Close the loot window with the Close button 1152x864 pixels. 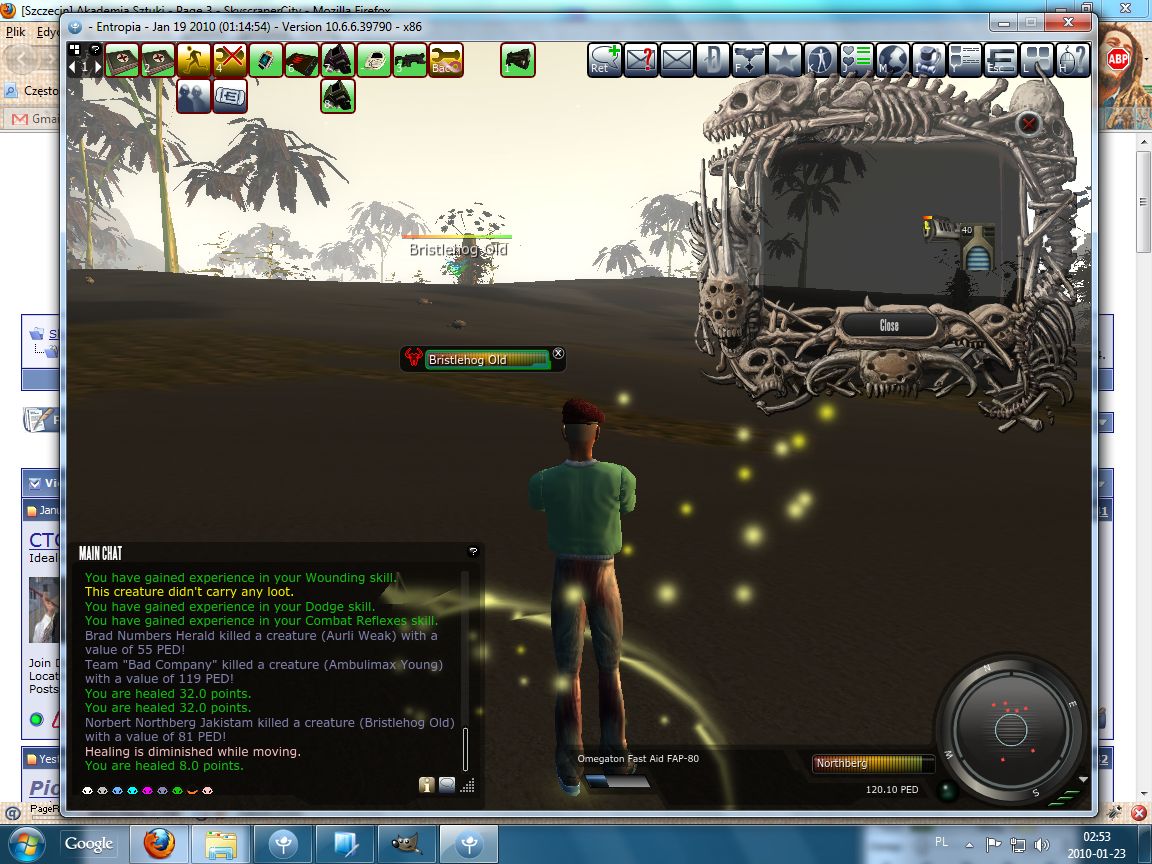coord(889,325)
